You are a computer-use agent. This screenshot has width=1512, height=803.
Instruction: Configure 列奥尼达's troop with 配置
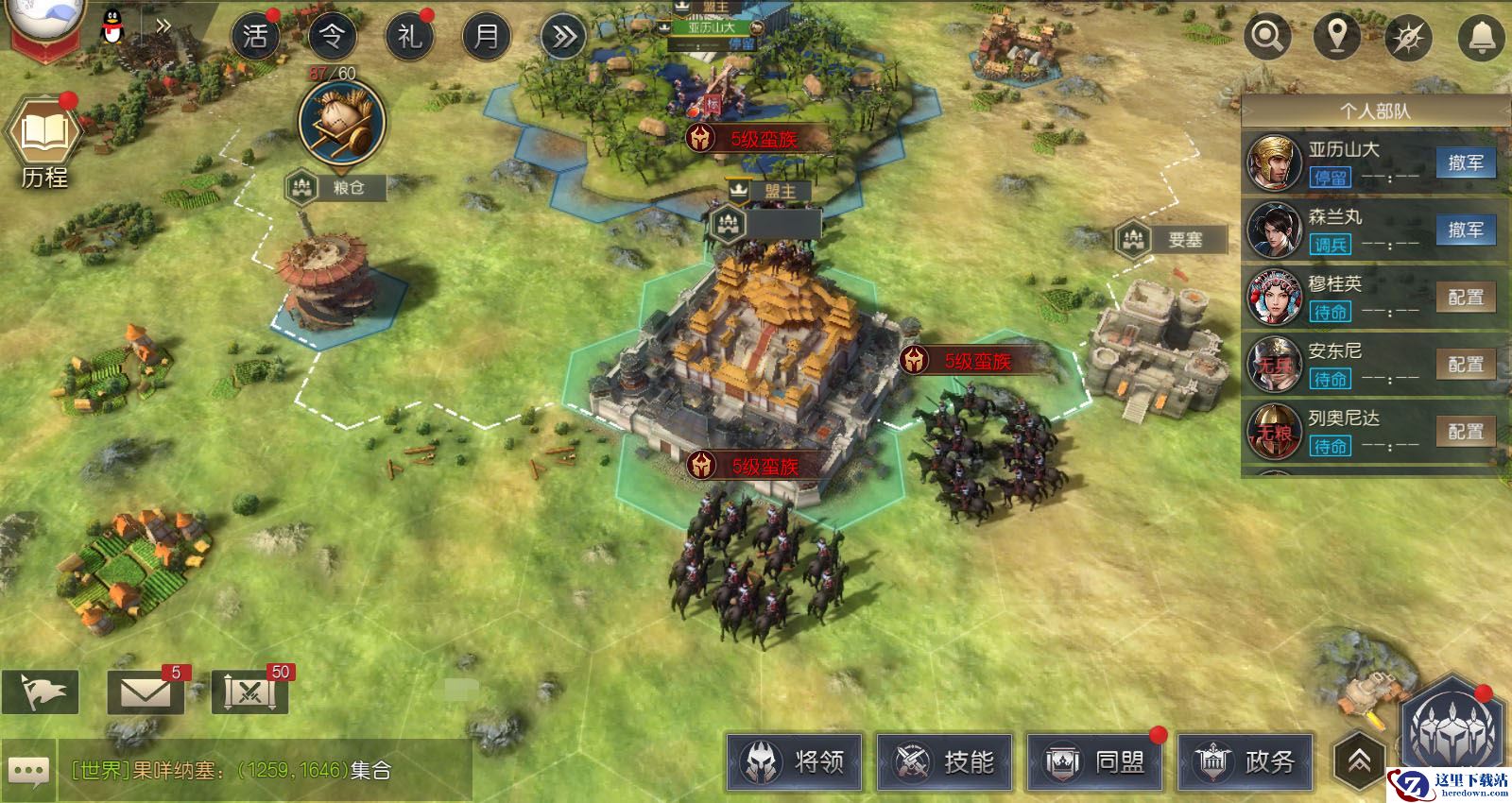point(1465,432)
